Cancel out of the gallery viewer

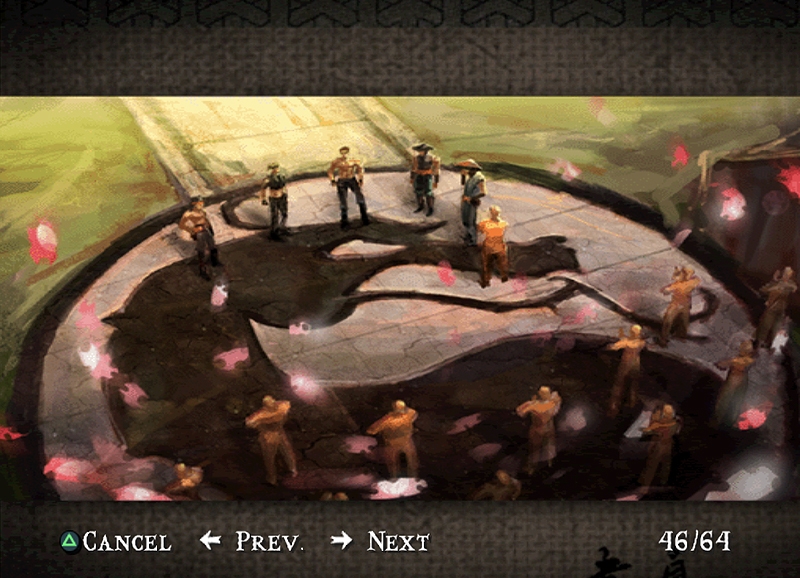115,542
